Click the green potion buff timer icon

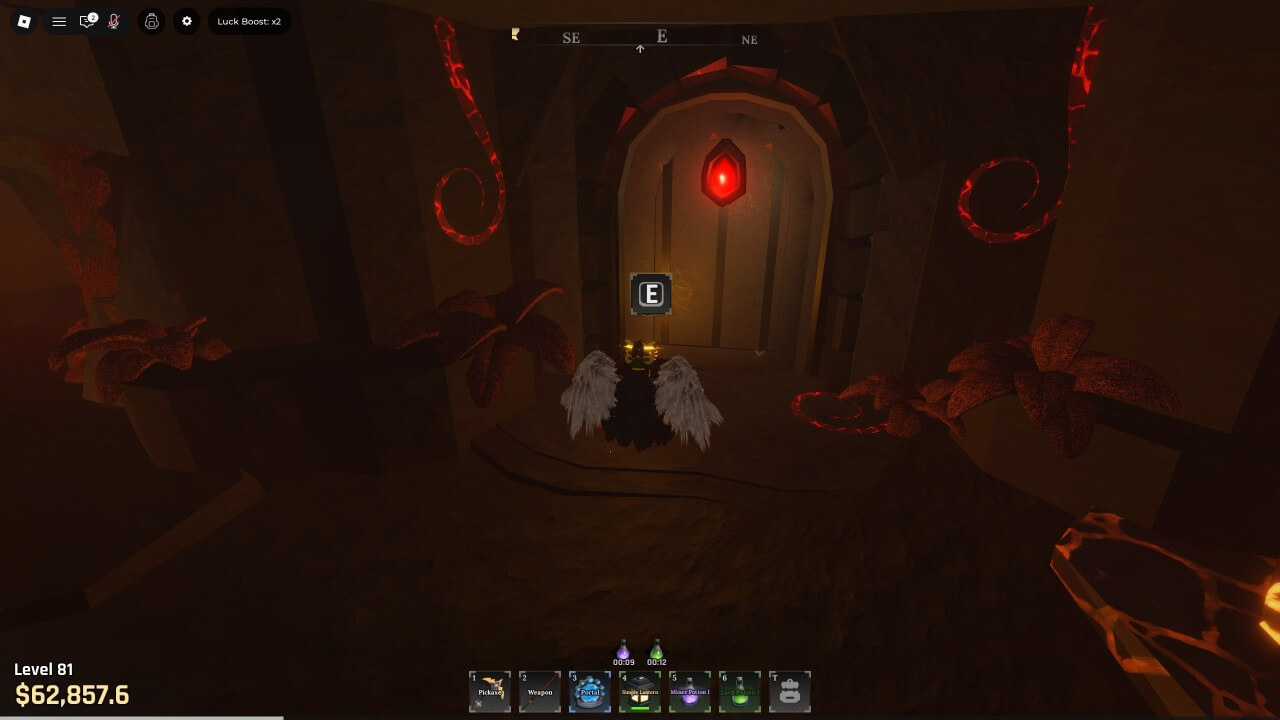[x=656, y=651]
